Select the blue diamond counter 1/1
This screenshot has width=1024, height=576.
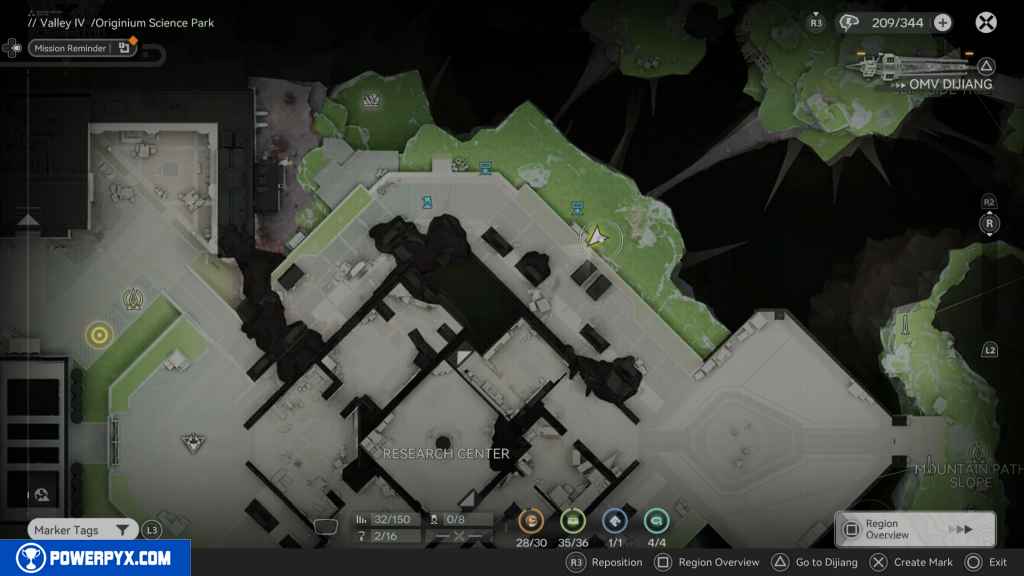click(x=614, y=520)
